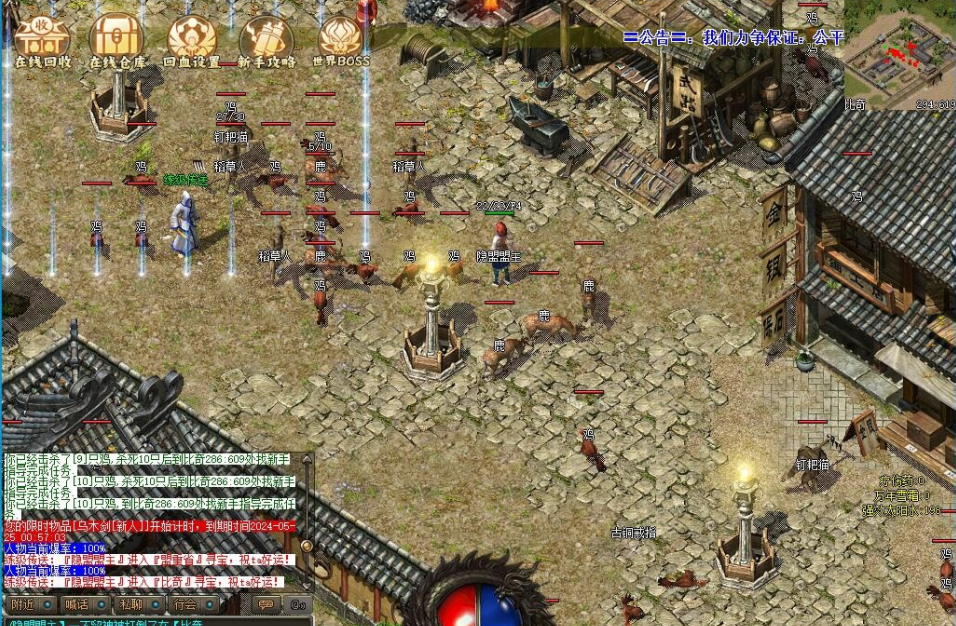Open the 世界BOSS panel

pyautogui.click(x=340, y=38)
